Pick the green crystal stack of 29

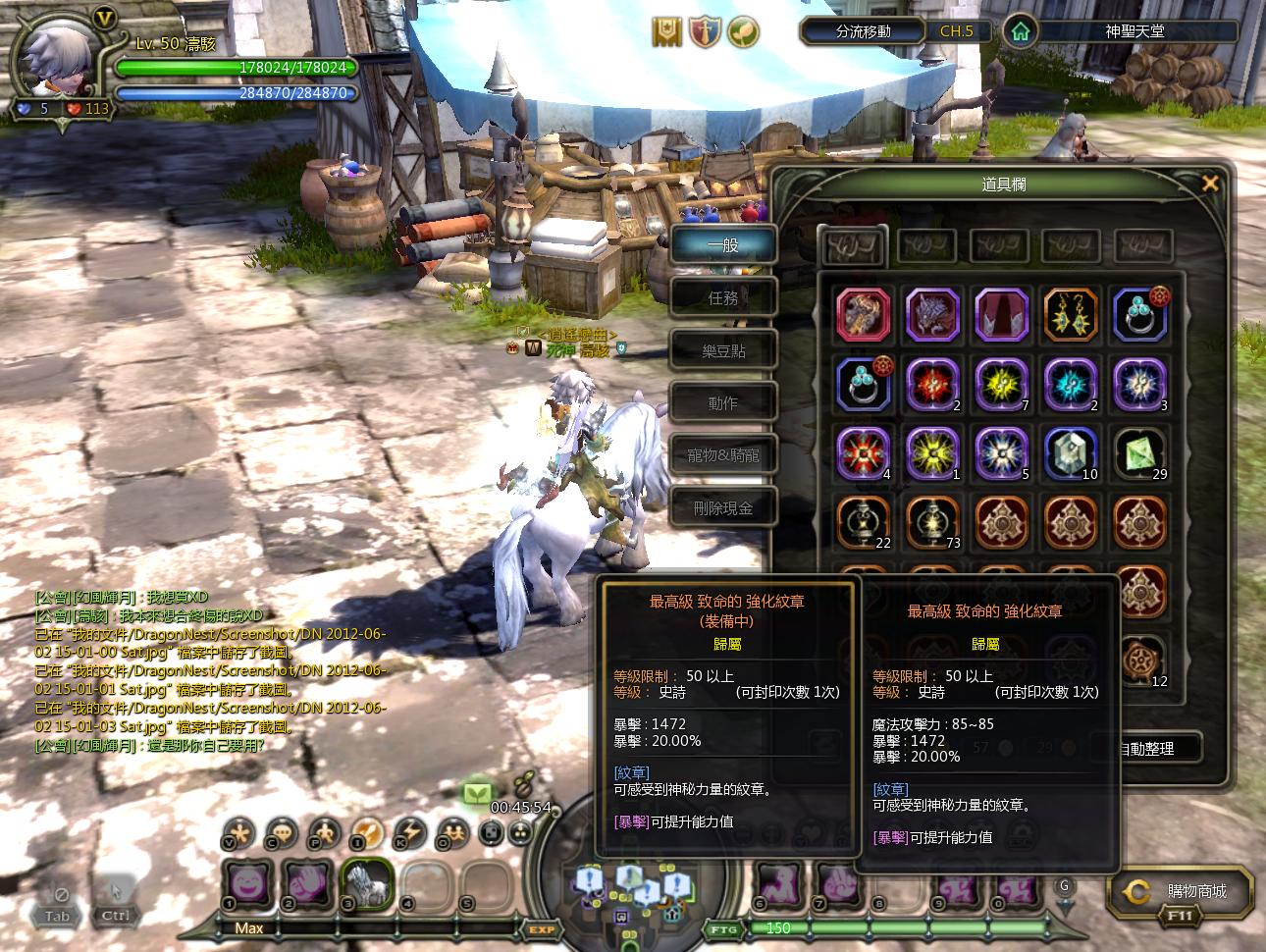tap(1139, 452)
